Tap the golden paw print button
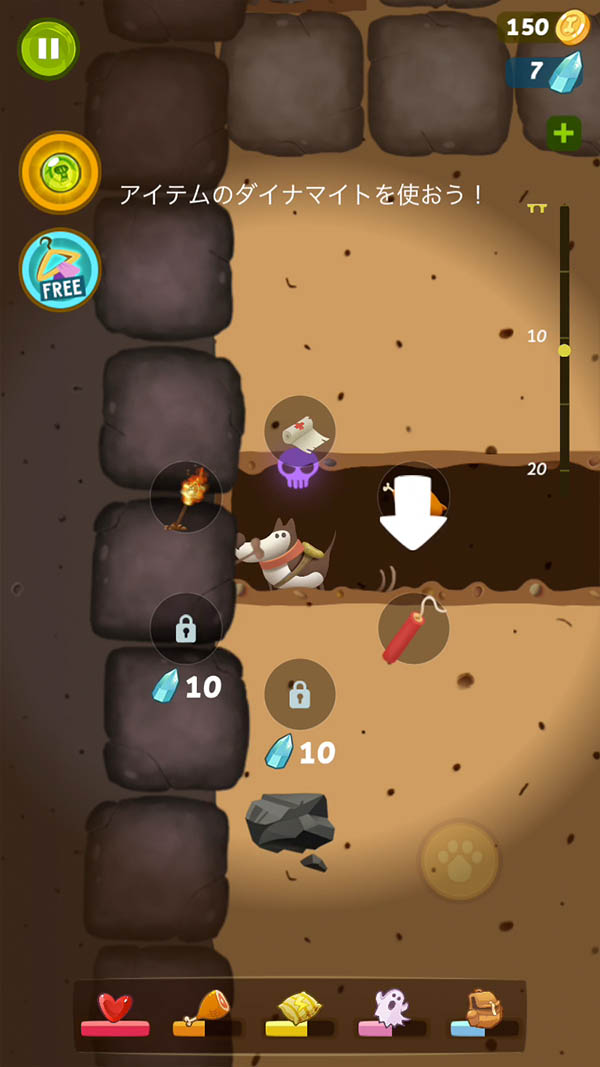The width and height of the screenshot is (600, 1067). pos(459,859)
